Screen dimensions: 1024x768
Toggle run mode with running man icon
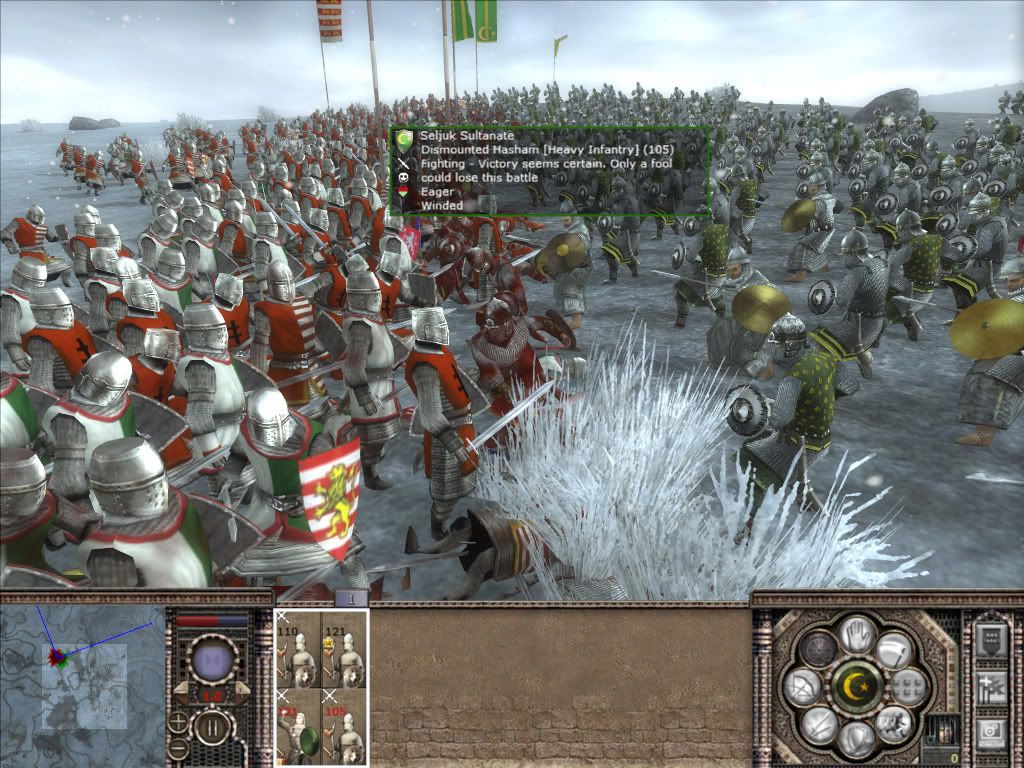(893, 723)
